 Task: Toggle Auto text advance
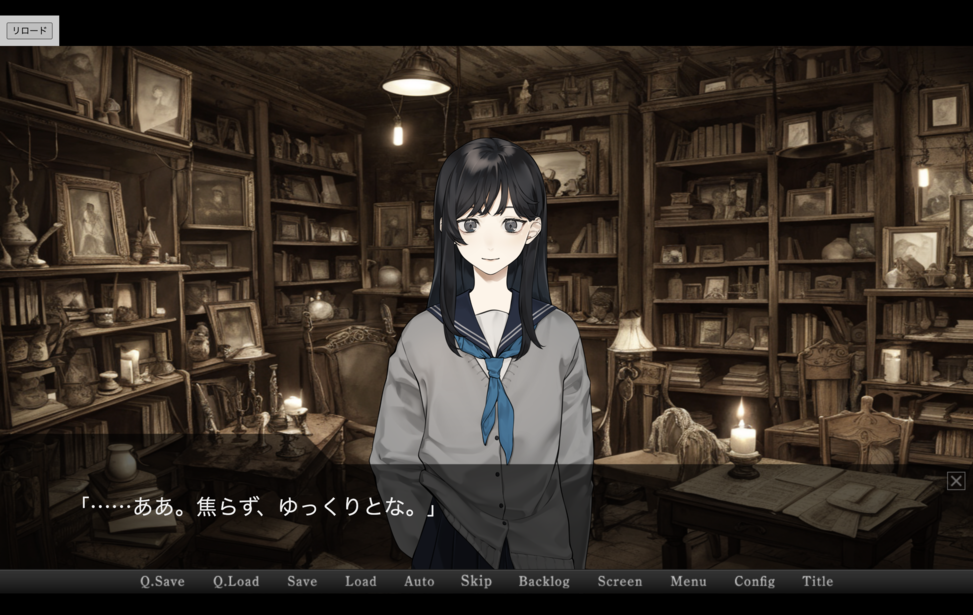point(419,581)
